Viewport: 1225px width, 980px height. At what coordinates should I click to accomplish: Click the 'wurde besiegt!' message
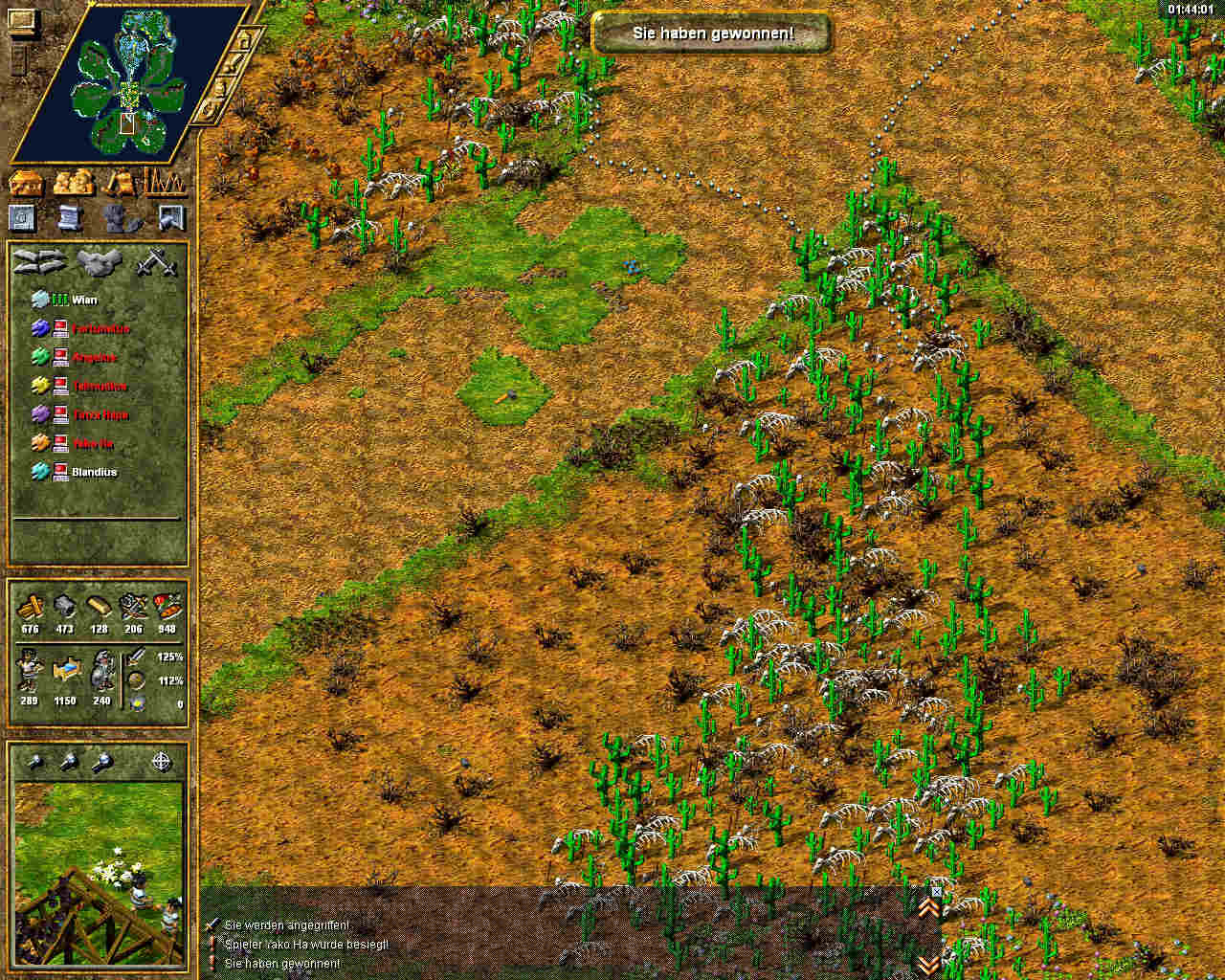click(x=306, y=945)
